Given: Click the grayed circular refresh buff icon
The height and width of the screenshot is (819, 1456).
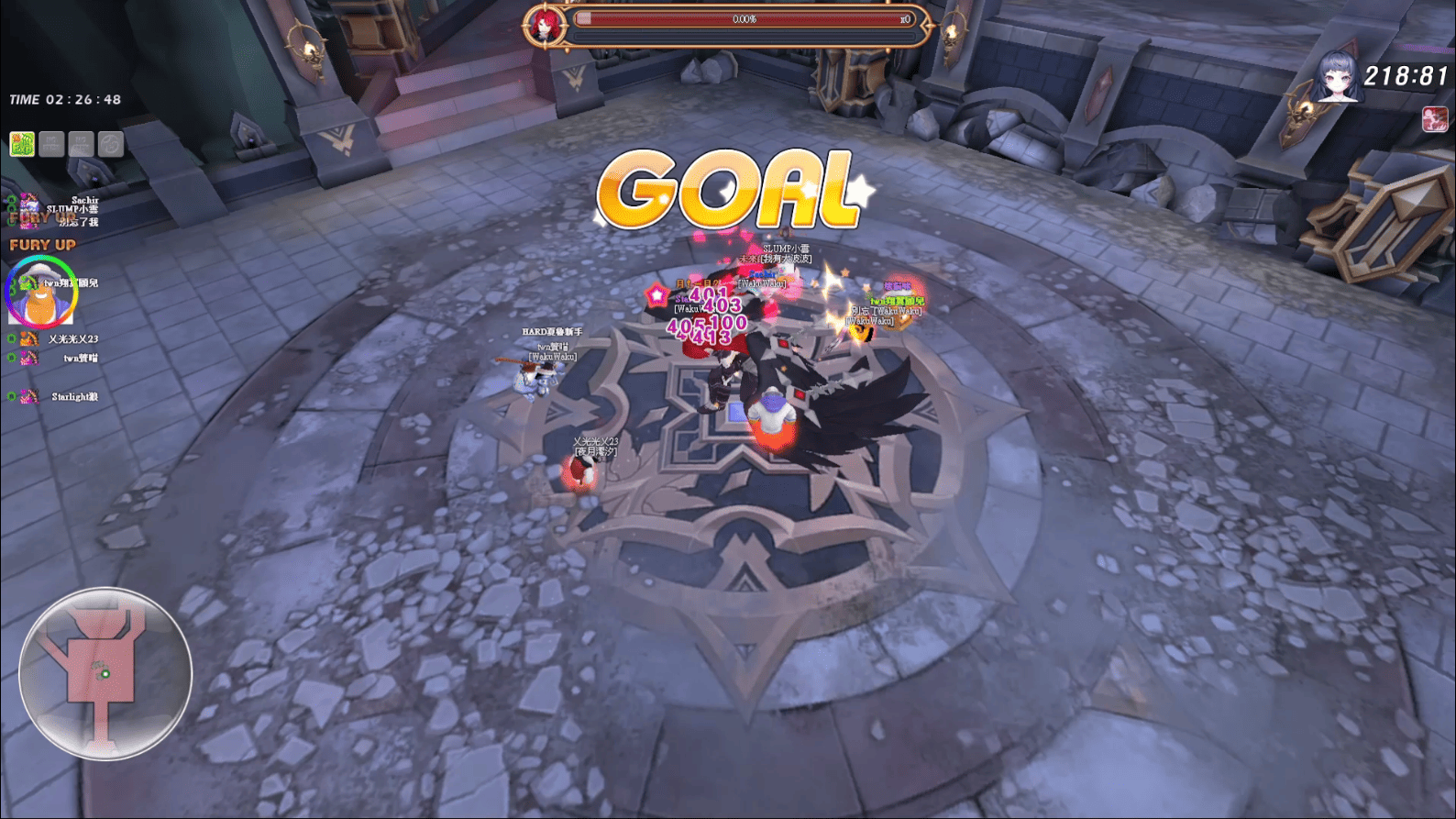Looking at the screenshot, I should click(109, 142).
